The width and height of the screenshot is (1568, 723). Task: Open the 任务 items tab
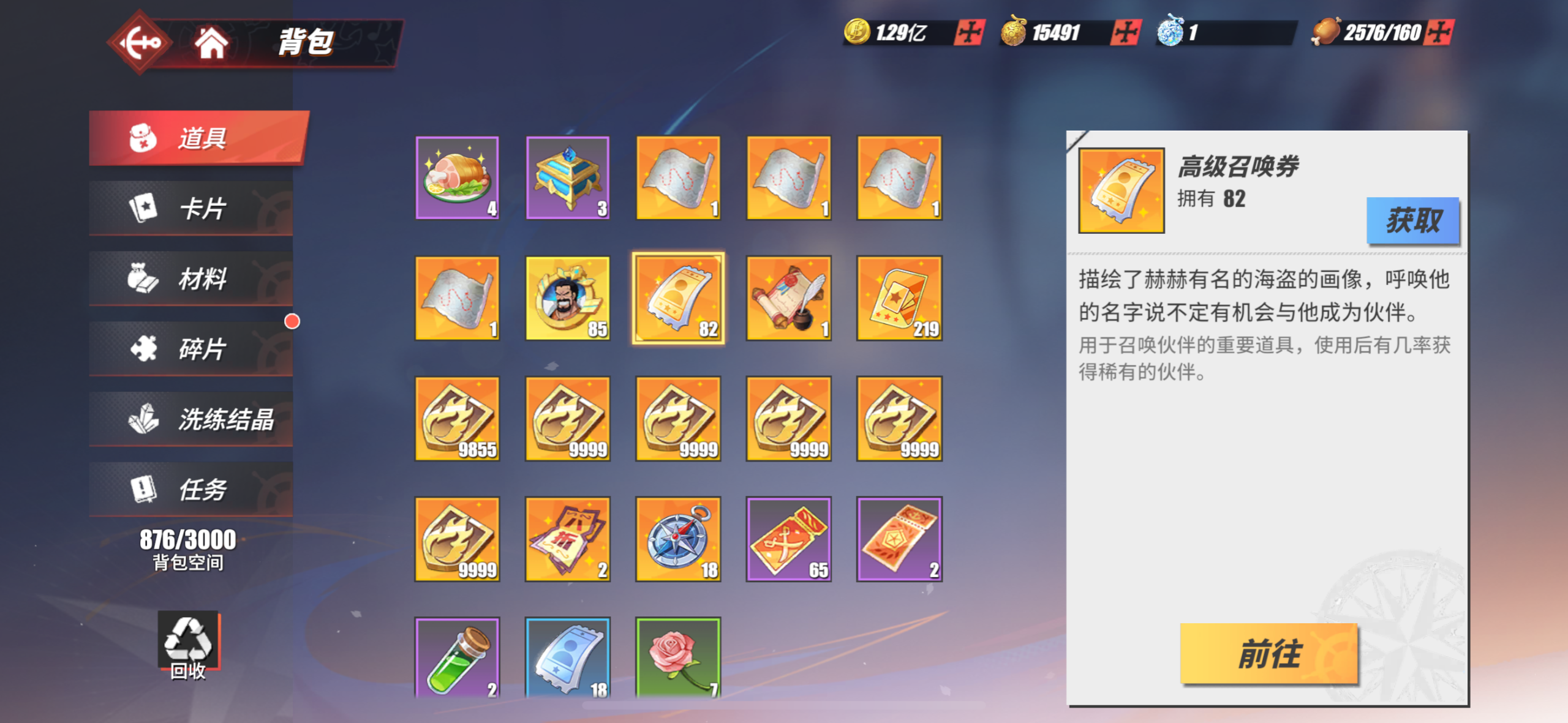[x=191, y=490]
